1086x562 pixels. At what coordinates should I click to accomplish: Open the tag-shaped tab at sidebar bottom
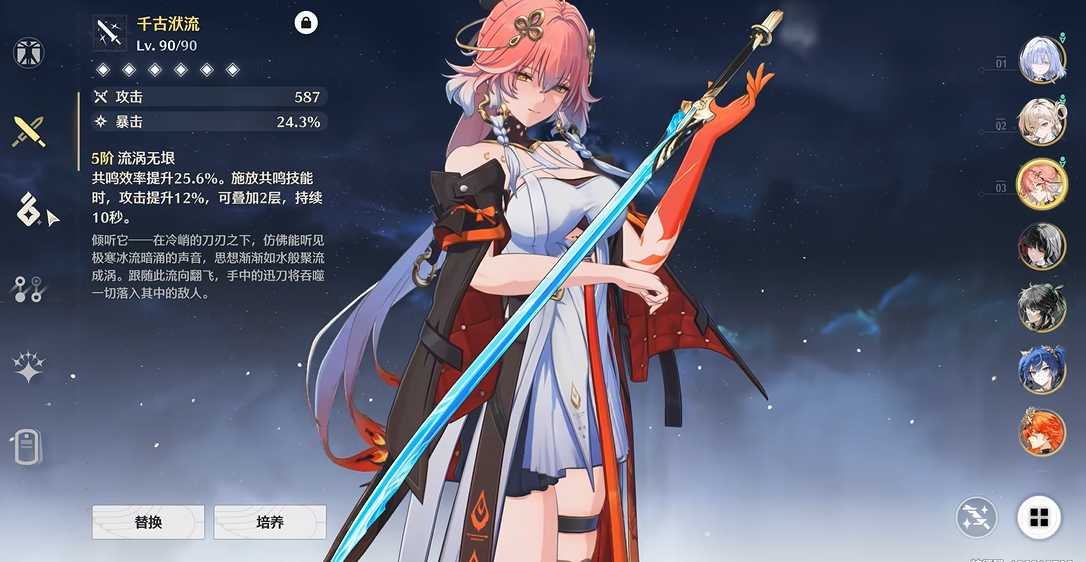(x=27, y=446)
